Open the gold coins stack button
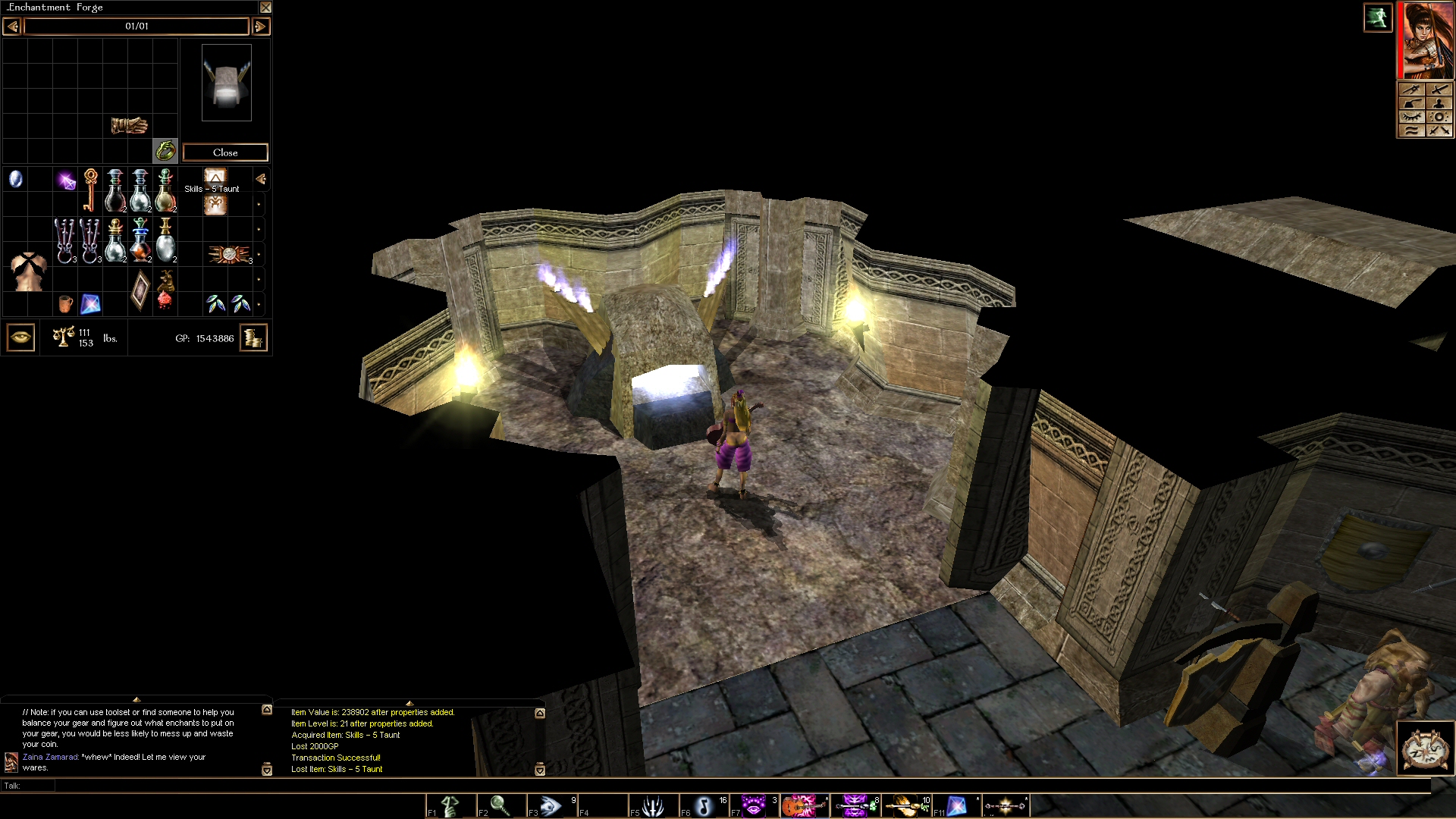Image resolution: width=1456 pixels, height=819 pixels. pos(253,337)
